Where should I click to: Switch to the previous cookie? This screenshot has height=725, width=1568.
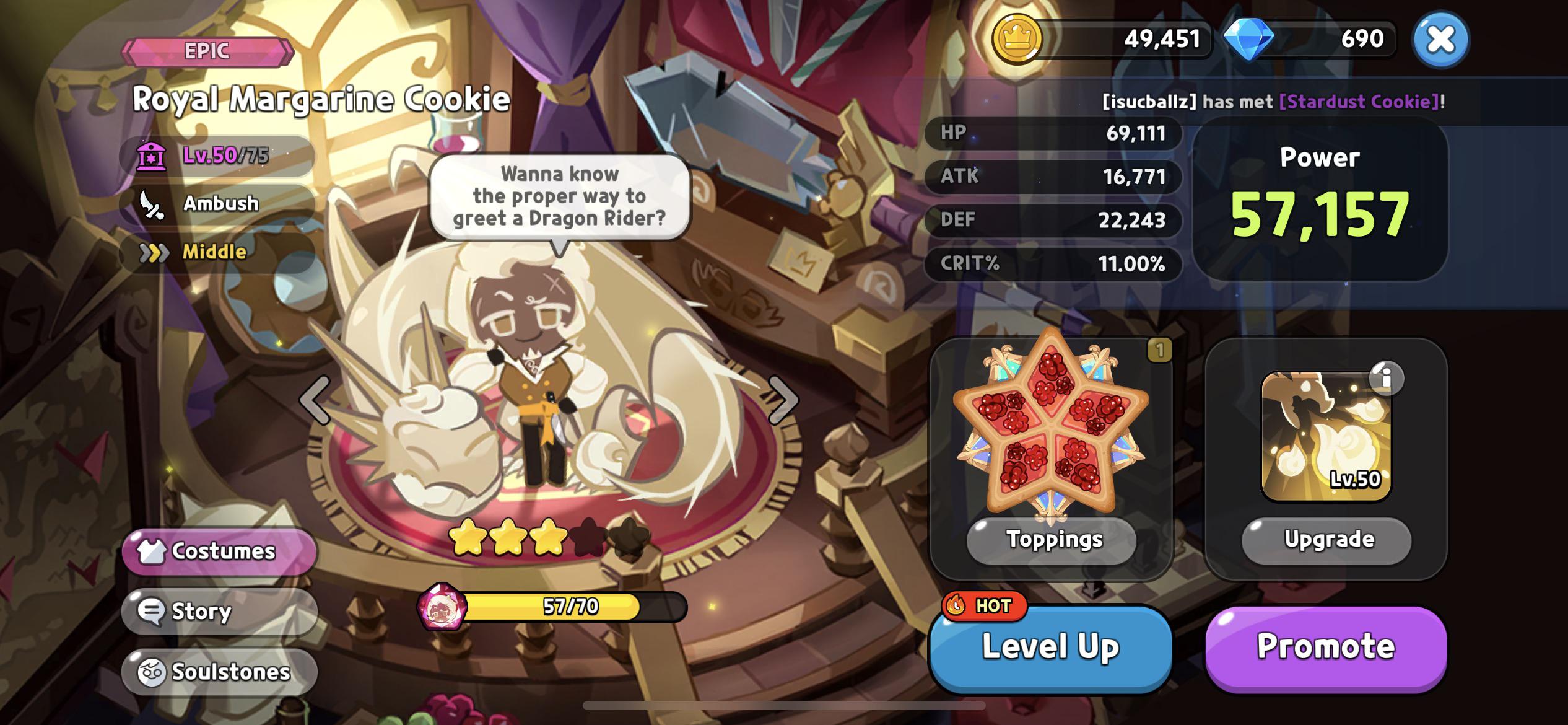point(315,401)
